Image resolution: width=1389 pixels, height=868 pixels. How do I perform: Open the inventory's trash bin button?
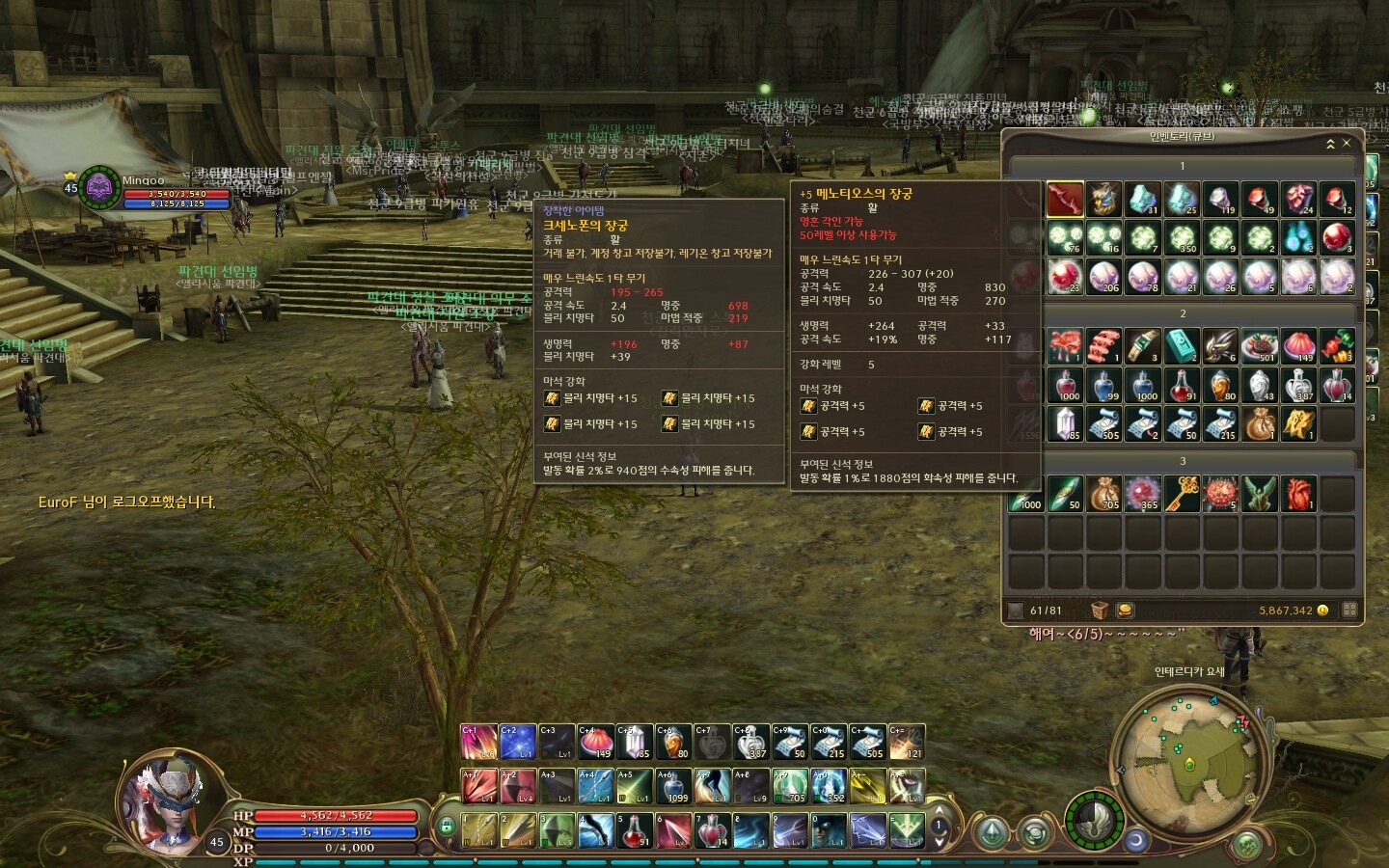pos(1100,610)
